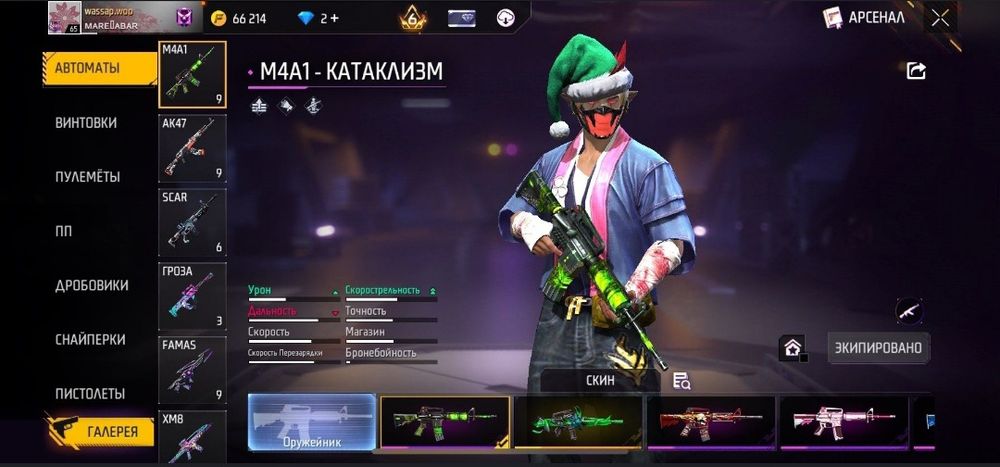The height and width of the screenshot is (467, 1000).
Task: Switch to Снайперки category
Action: pyautogui.click(x=90, y=340)
